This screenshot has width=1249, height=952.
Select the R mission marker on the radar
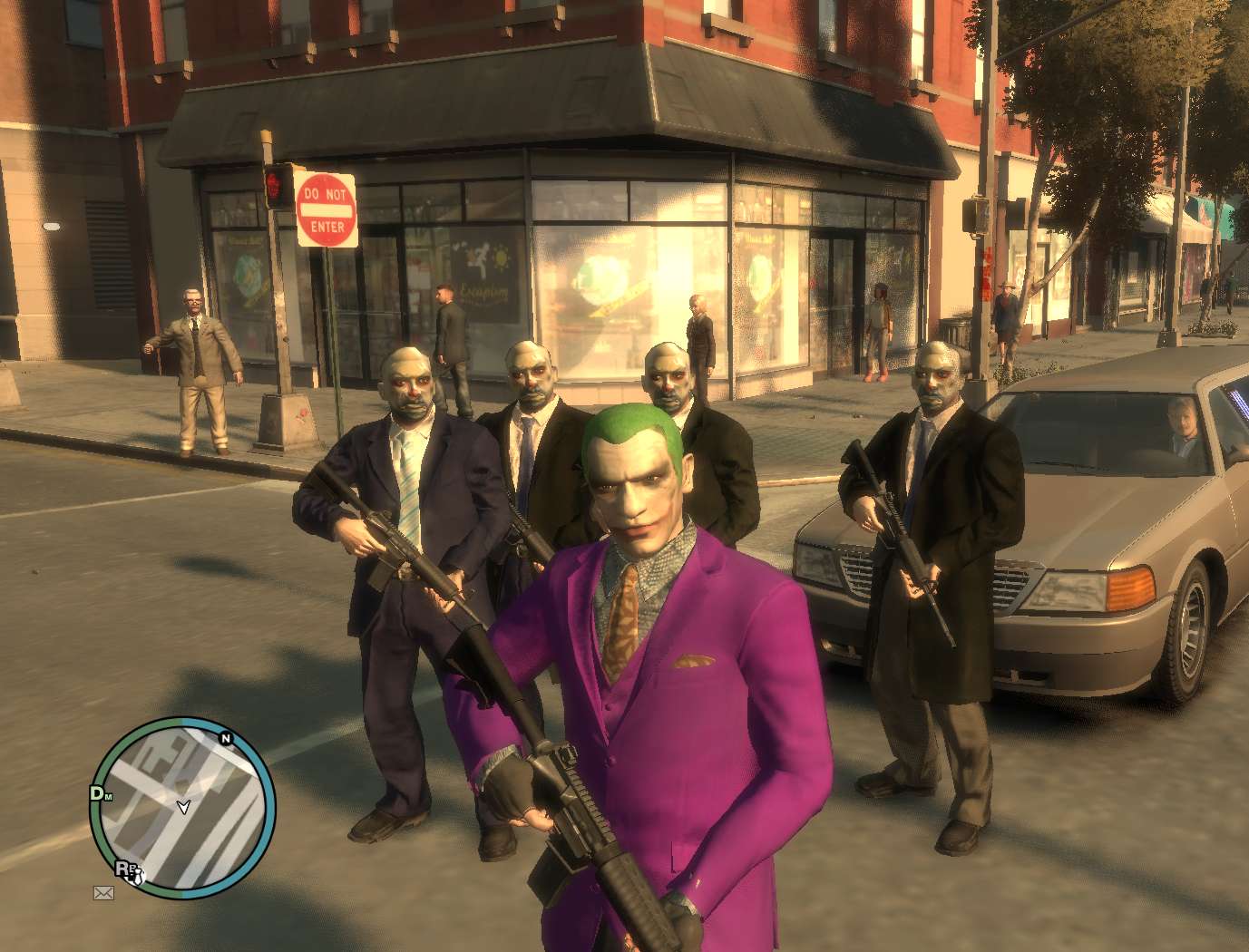tap(122, 867)
